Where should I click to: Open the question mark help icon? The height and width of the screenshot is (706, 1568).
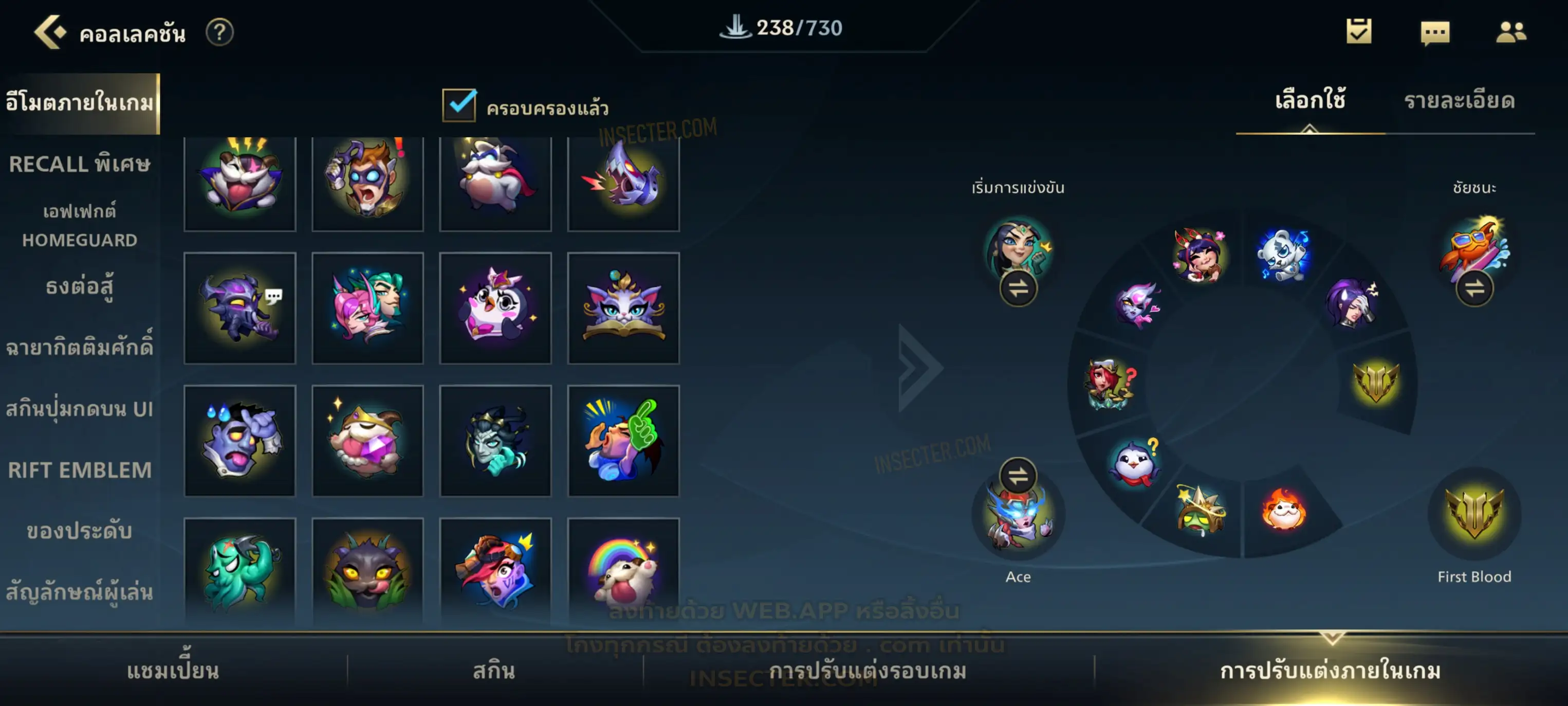pyautogui.click(x=219, y=32)
